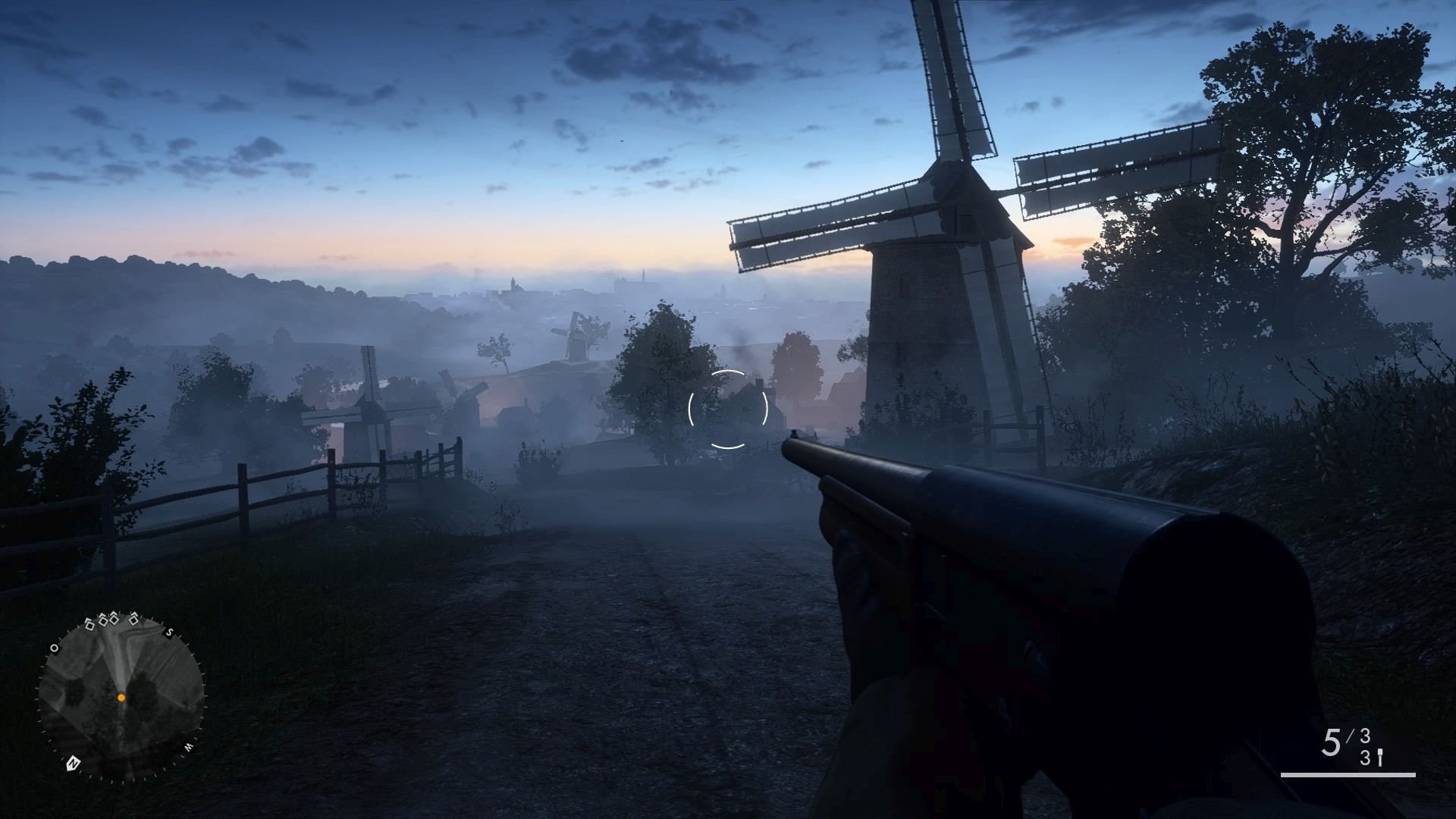The image size is (1456, 819).
Task: Click the ammo count number '5'
Action: point(1332,742)
